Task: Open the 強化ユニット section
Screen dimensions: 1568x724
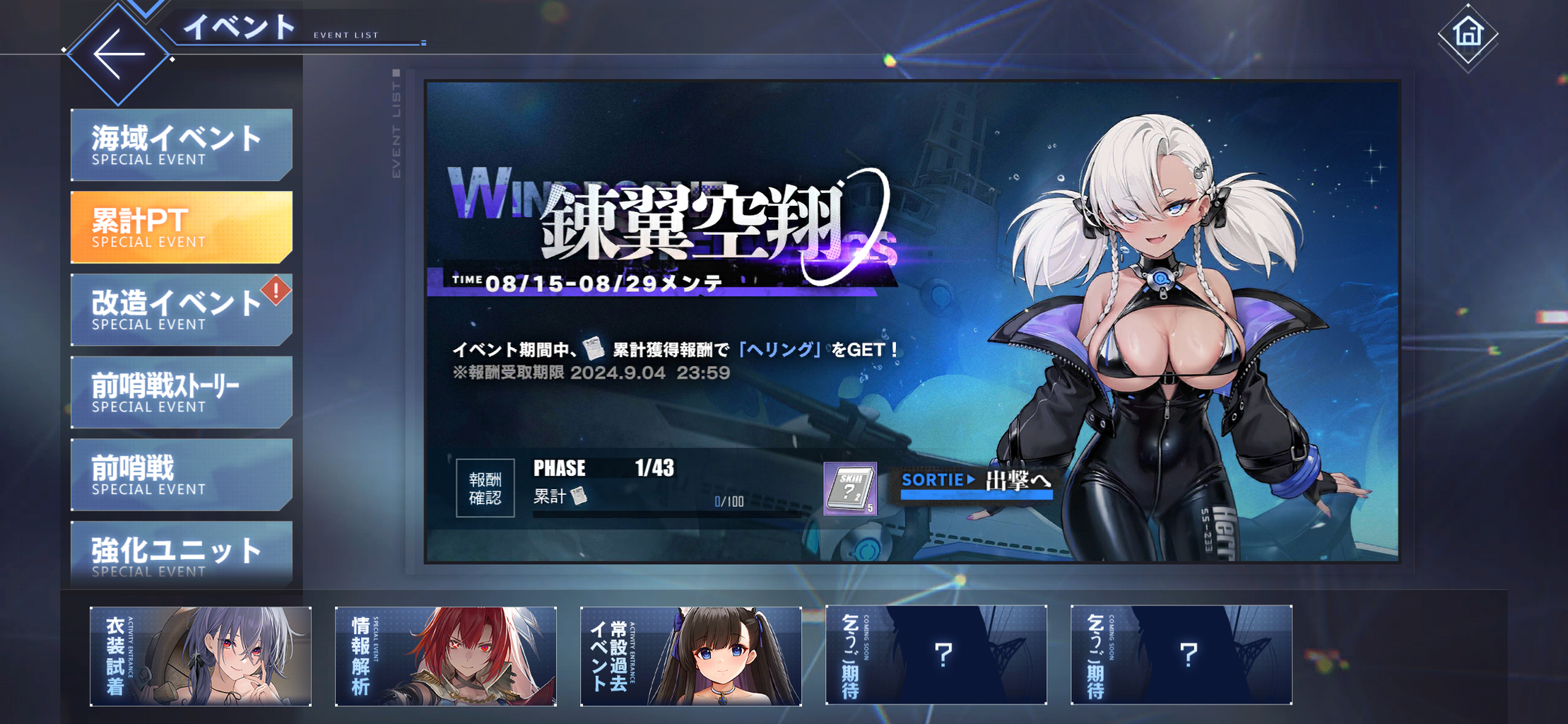Action: [180, 556]
